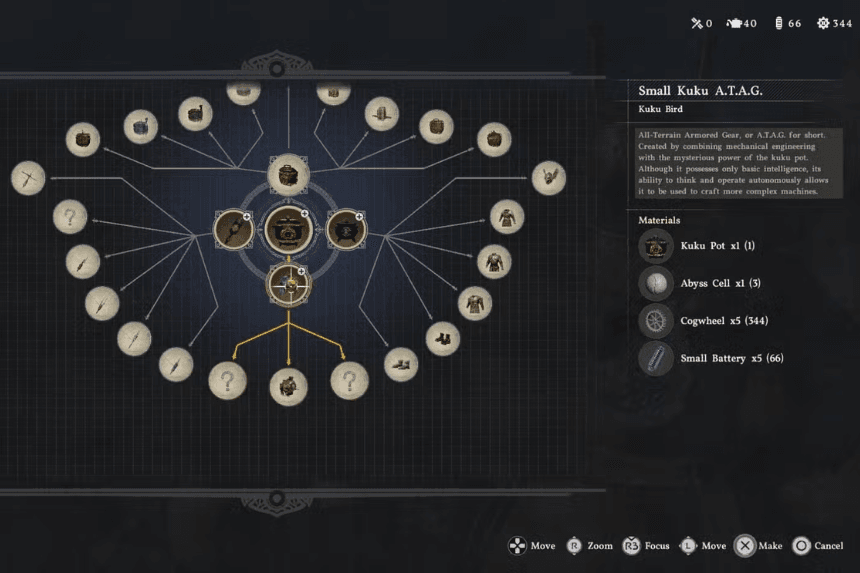This screenshot has height=573, width=860.
Task: Choose the highlighted Small Kuku A.T.A.G. node
Action: coord(289,284)
